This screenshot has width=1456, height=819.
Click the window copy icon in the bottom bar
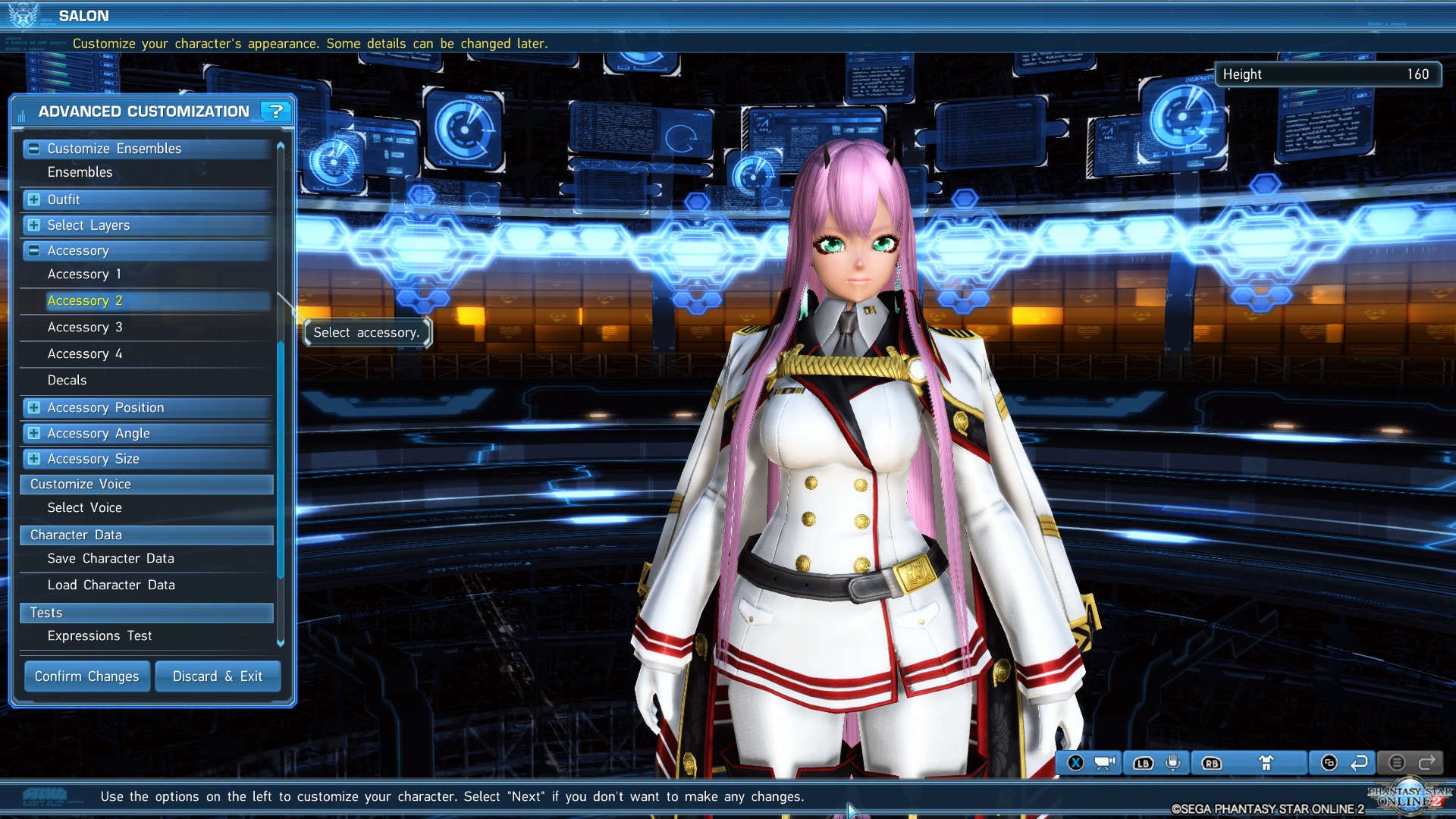[x=1329, y=764]
